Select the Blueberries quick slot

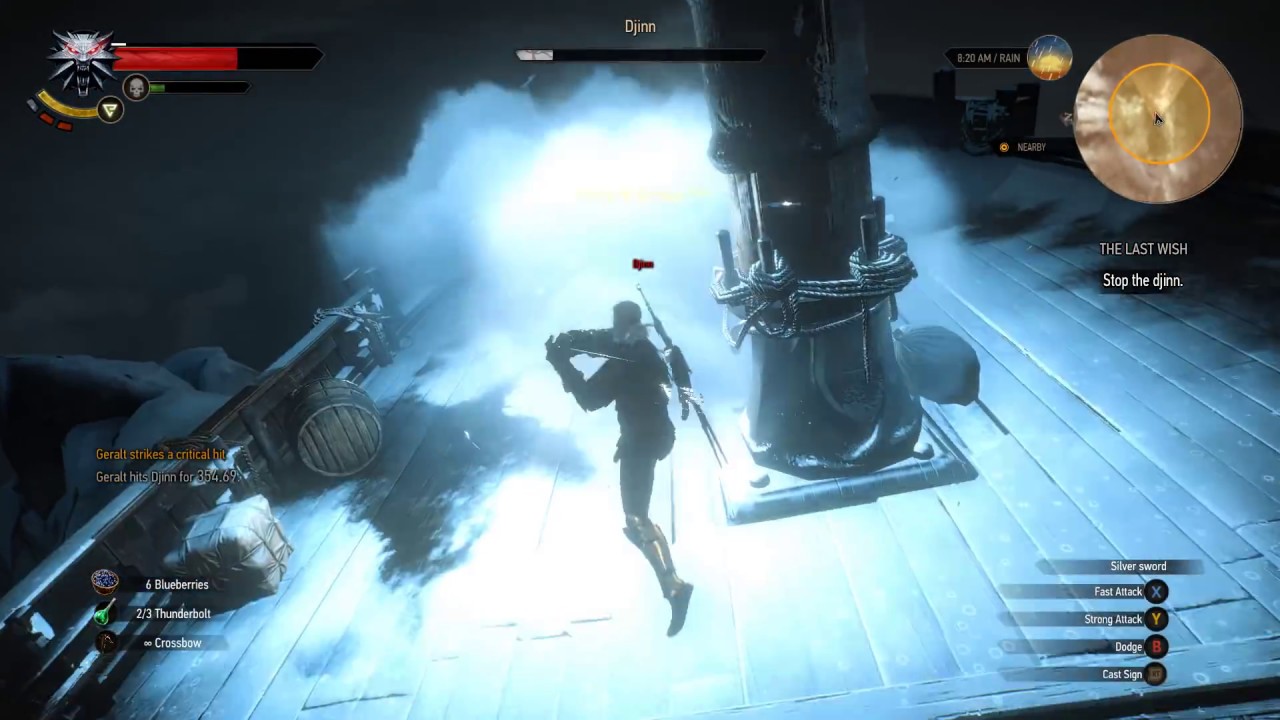coord(105,583)
